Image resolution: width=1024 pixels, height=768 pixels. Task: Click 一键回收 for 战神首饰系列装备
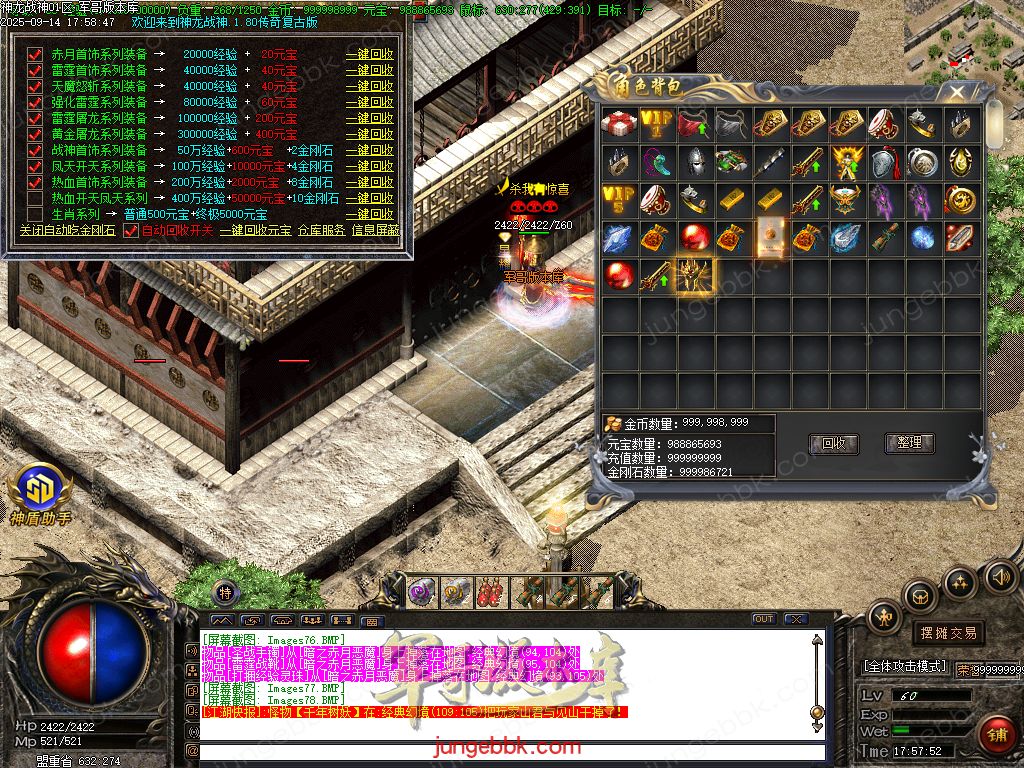(369, 150)
